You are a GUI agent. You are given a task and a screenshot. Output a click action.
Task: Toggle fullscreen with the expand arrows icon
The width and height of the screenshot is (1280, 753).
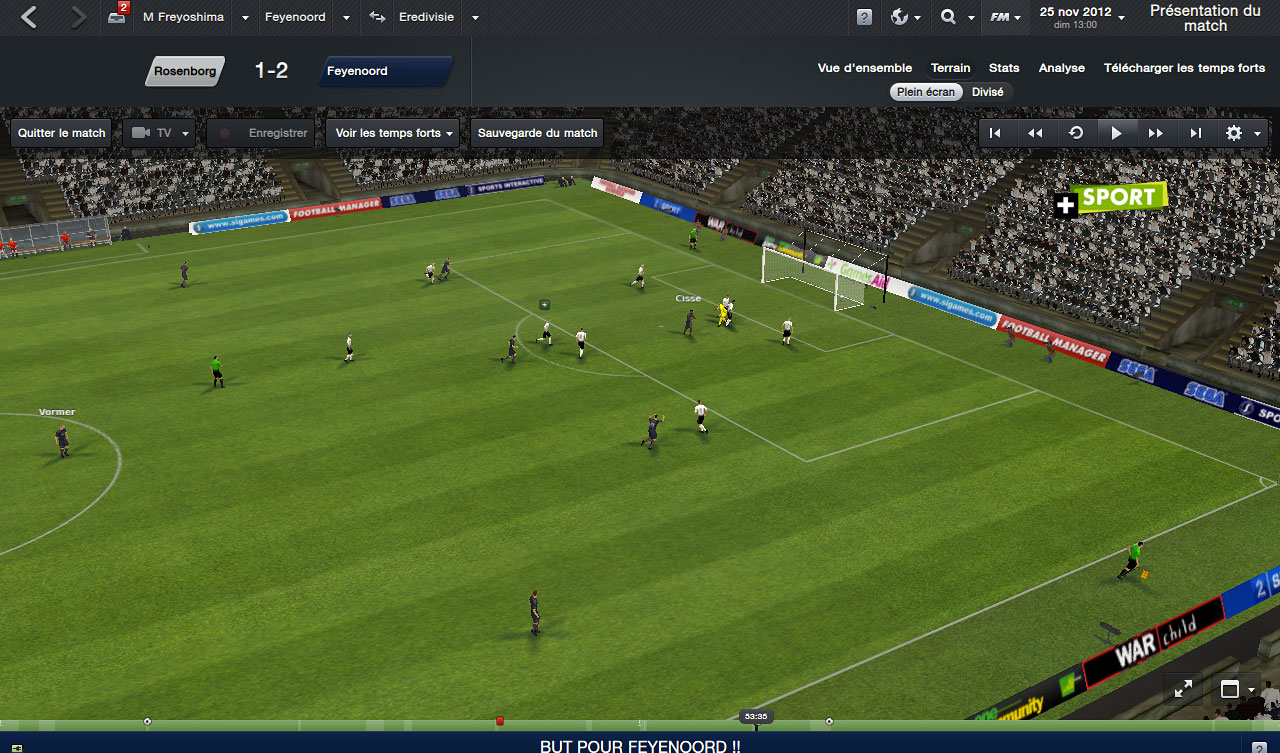coord(1183,689)
